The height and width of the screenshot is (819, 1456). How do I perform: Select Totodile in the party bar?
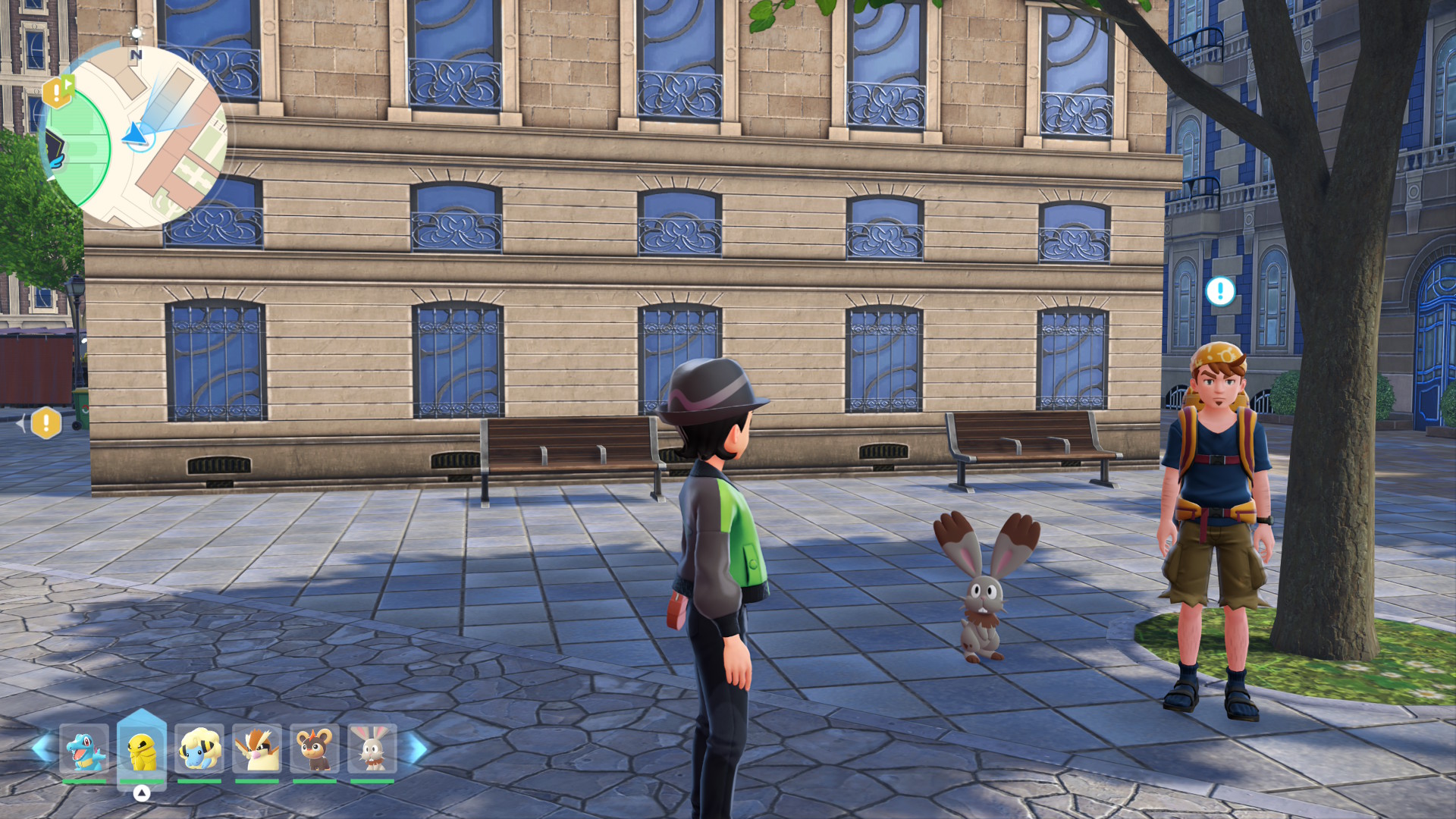click(84, 749)
